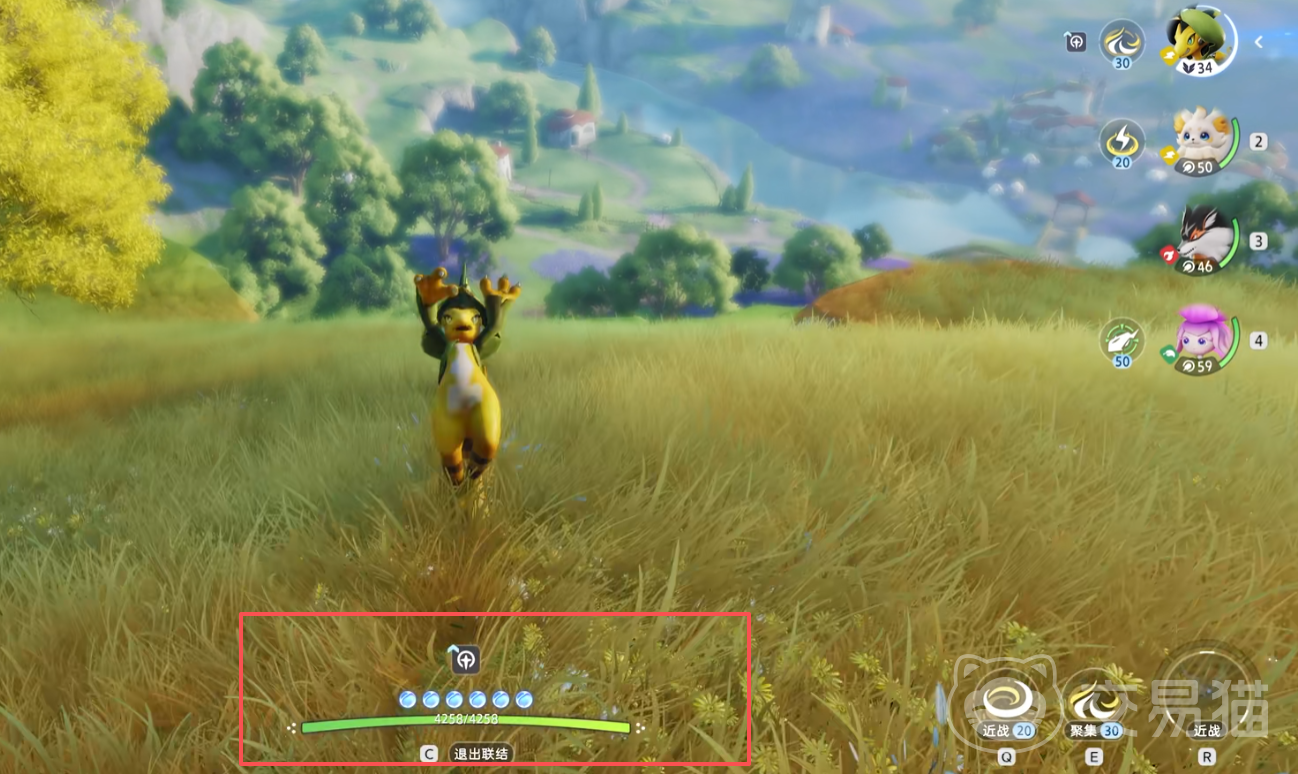
Task: Switch to the pink-haired creature portrait
Action: (x=1203, y=340)
